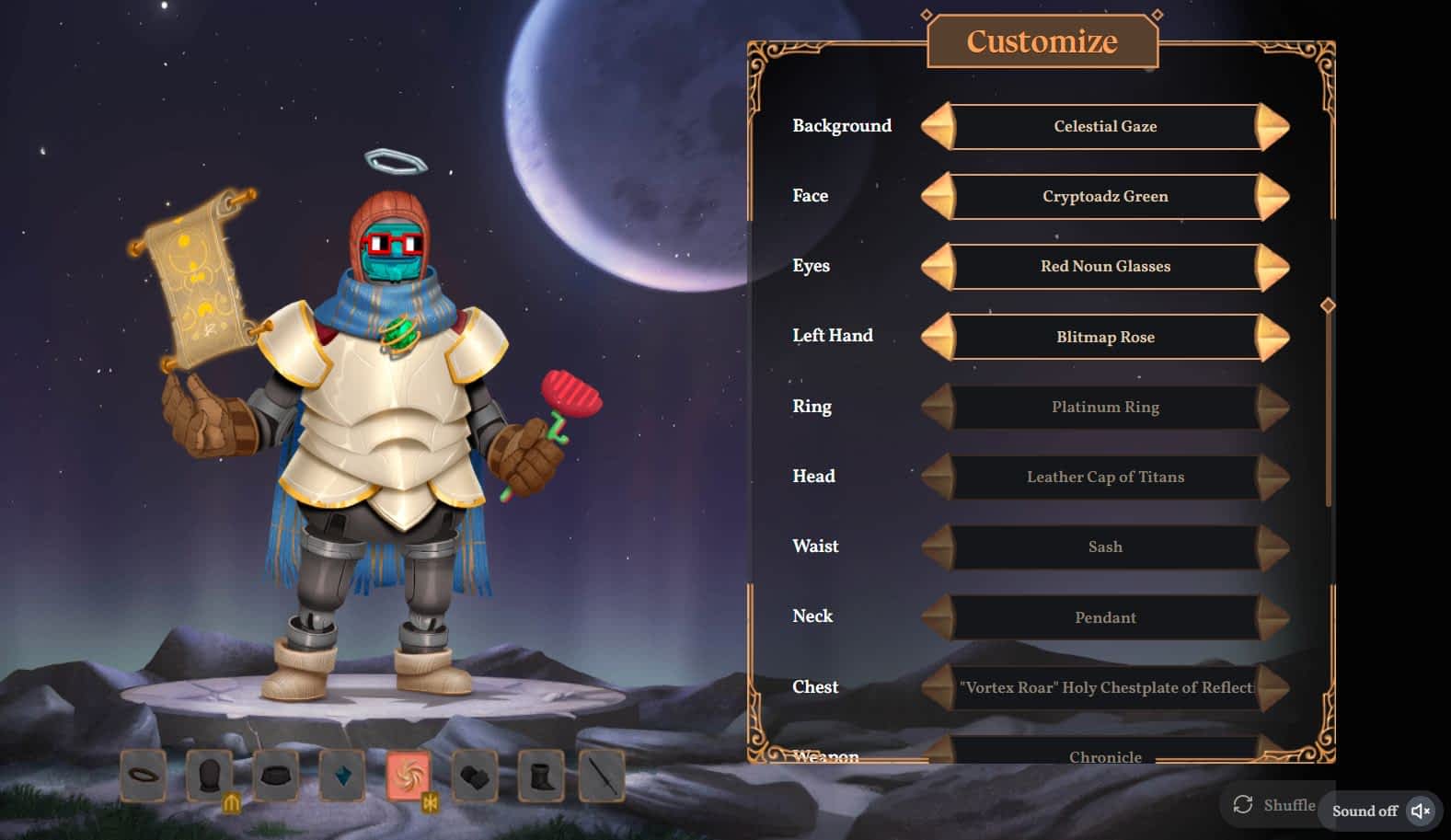
Task: Toggle the Sound off button
Action: tap(1381, 811)
